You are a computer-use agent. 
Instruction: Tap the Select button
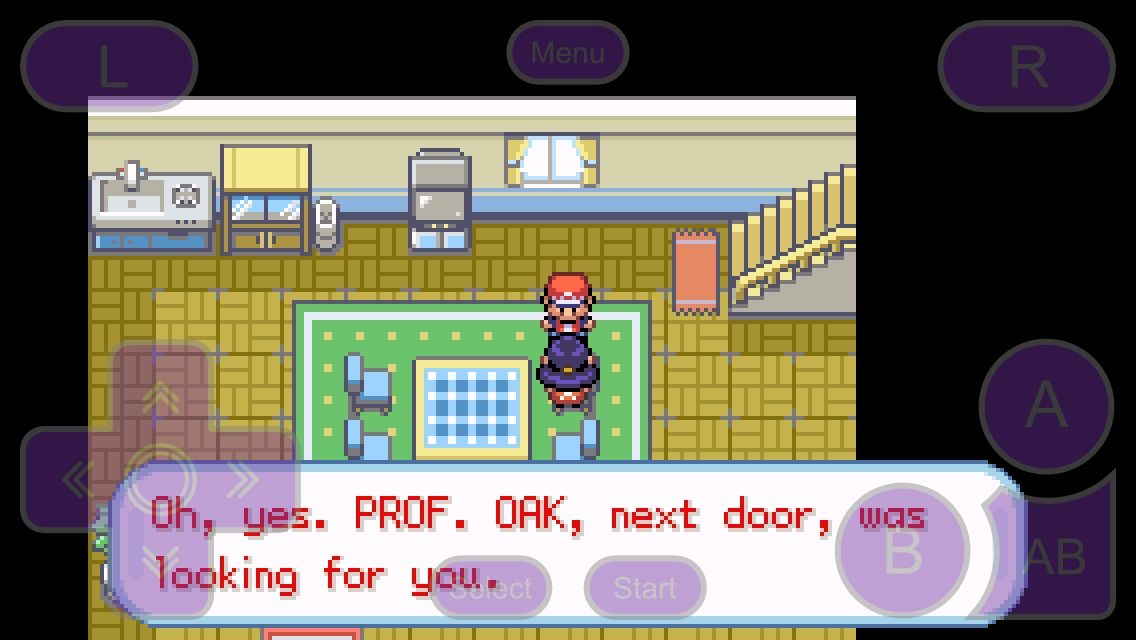pos(490,587)
